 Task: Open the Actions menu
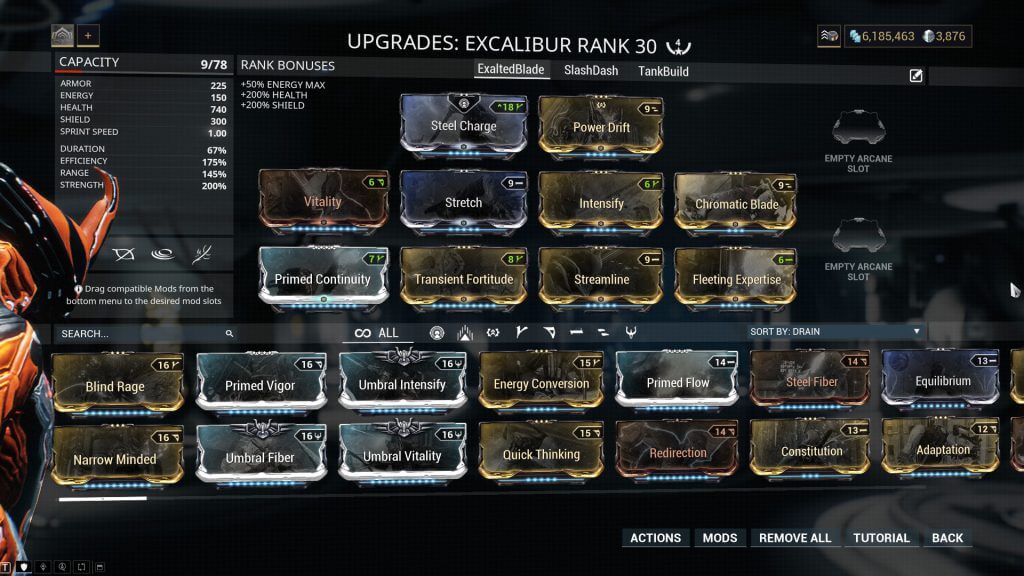(655, 538)
